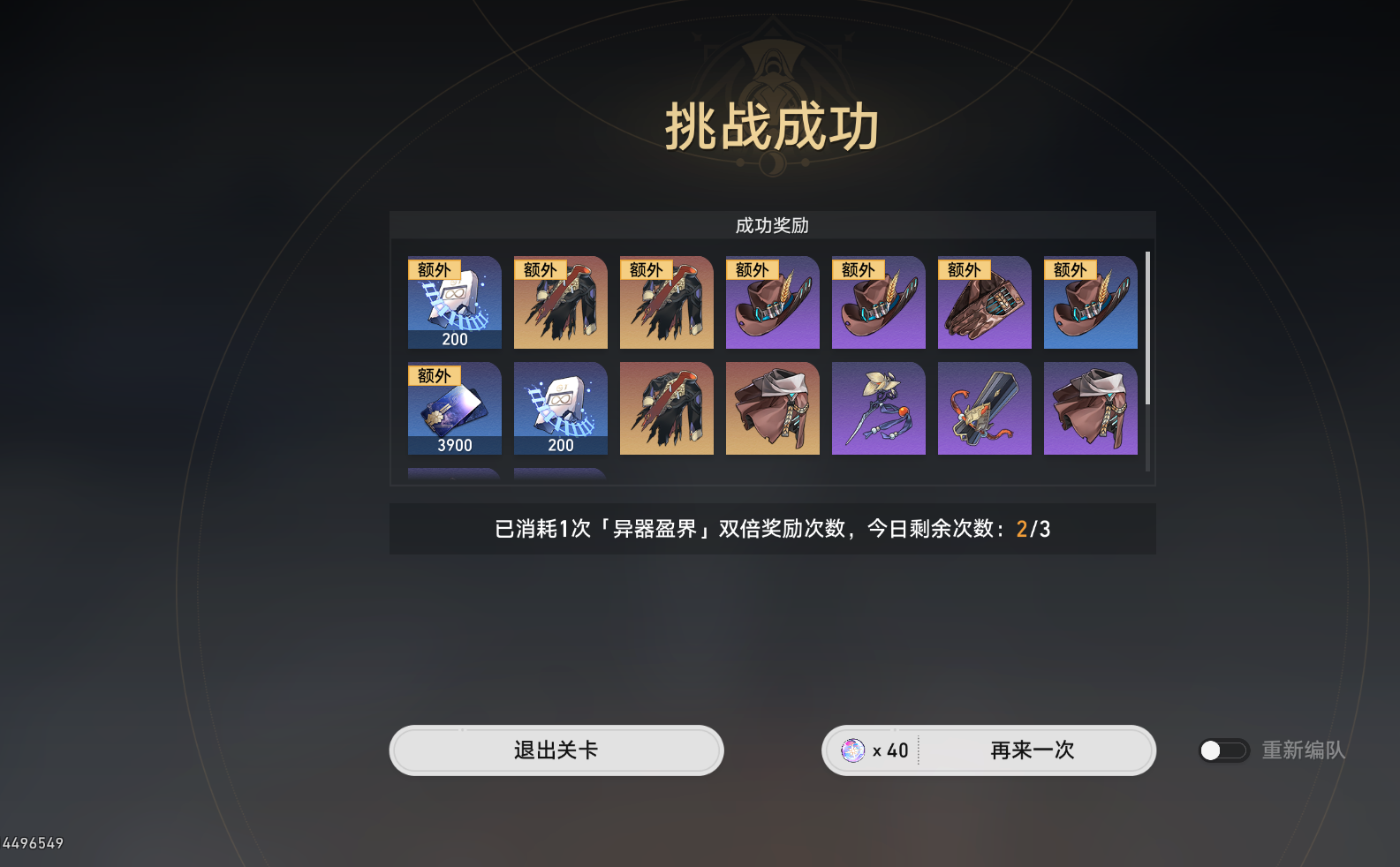Click the 200 Traveler's Guide EXP item
Screen dimensions: 1400x867
[x=454, y=302]
